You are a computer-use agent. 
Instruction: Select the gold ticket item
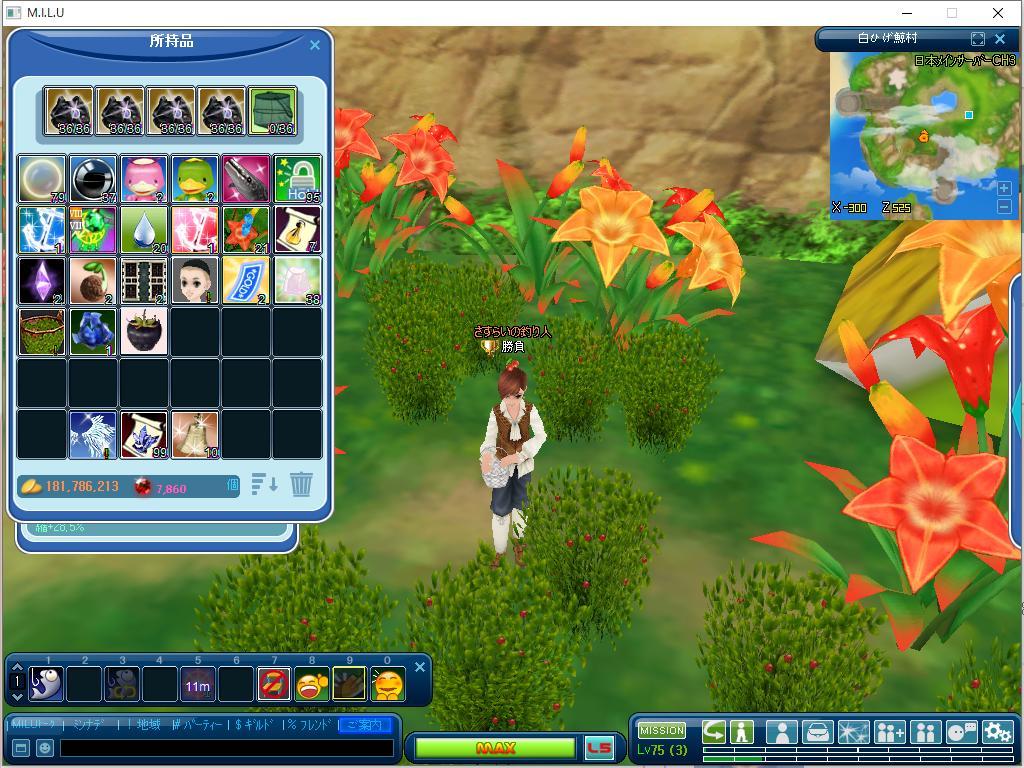click(246, 281)
